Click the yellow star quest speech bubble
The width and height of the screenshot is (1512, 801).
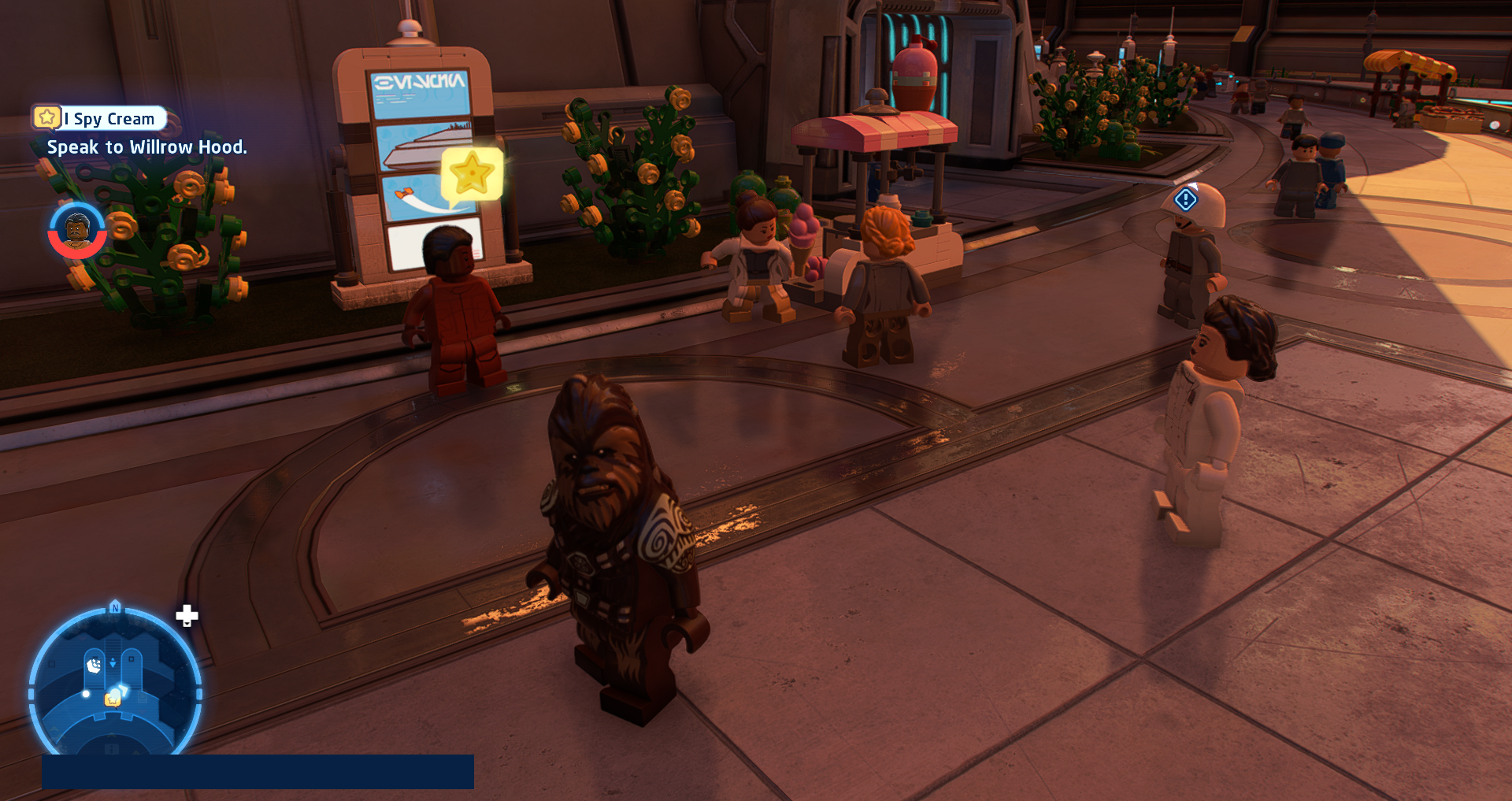(472, 174)
